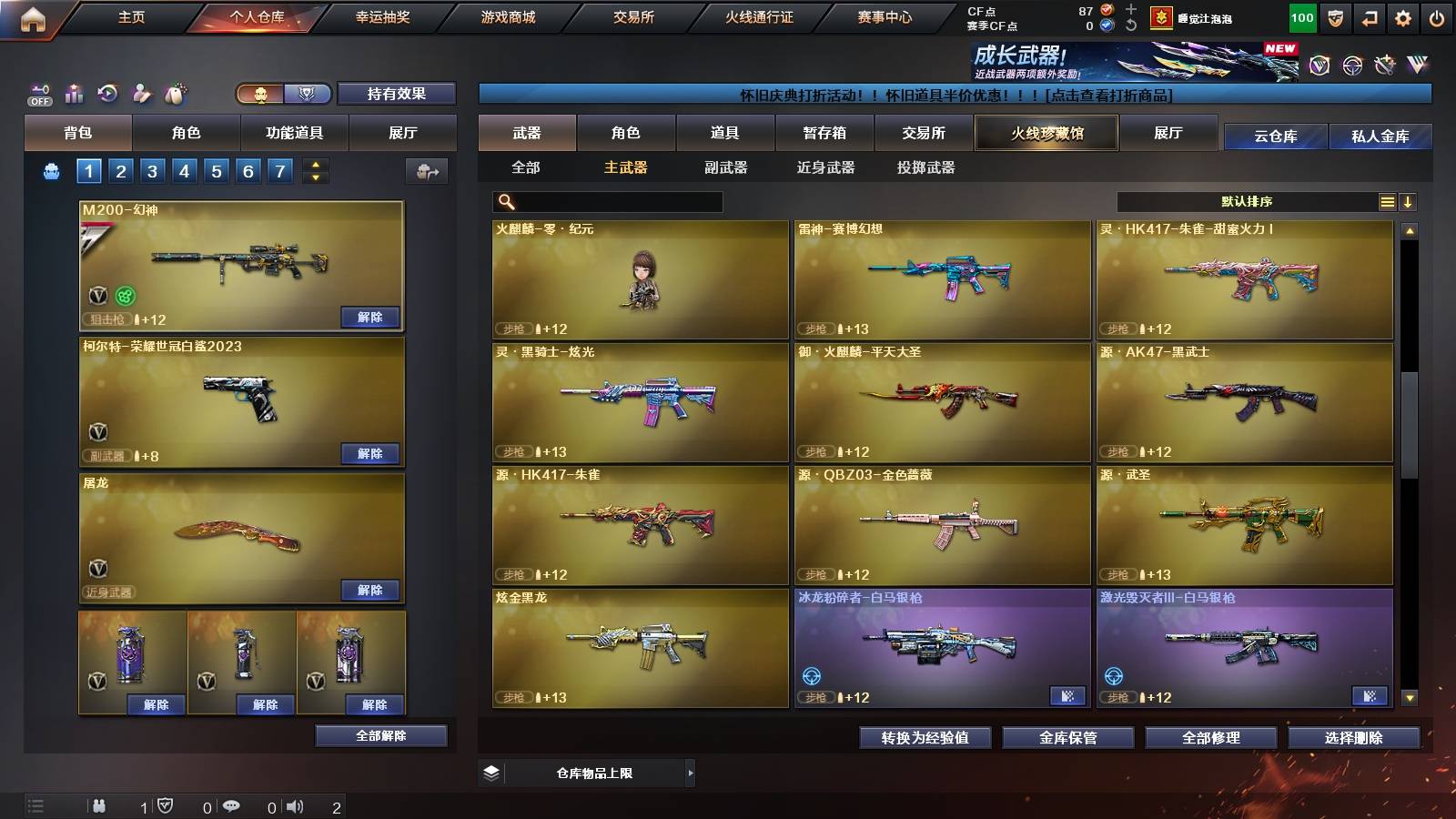Switch to the 火线珍藏馆 tab
This screenshot has width=1456, height=819.
click(1046, 133)
